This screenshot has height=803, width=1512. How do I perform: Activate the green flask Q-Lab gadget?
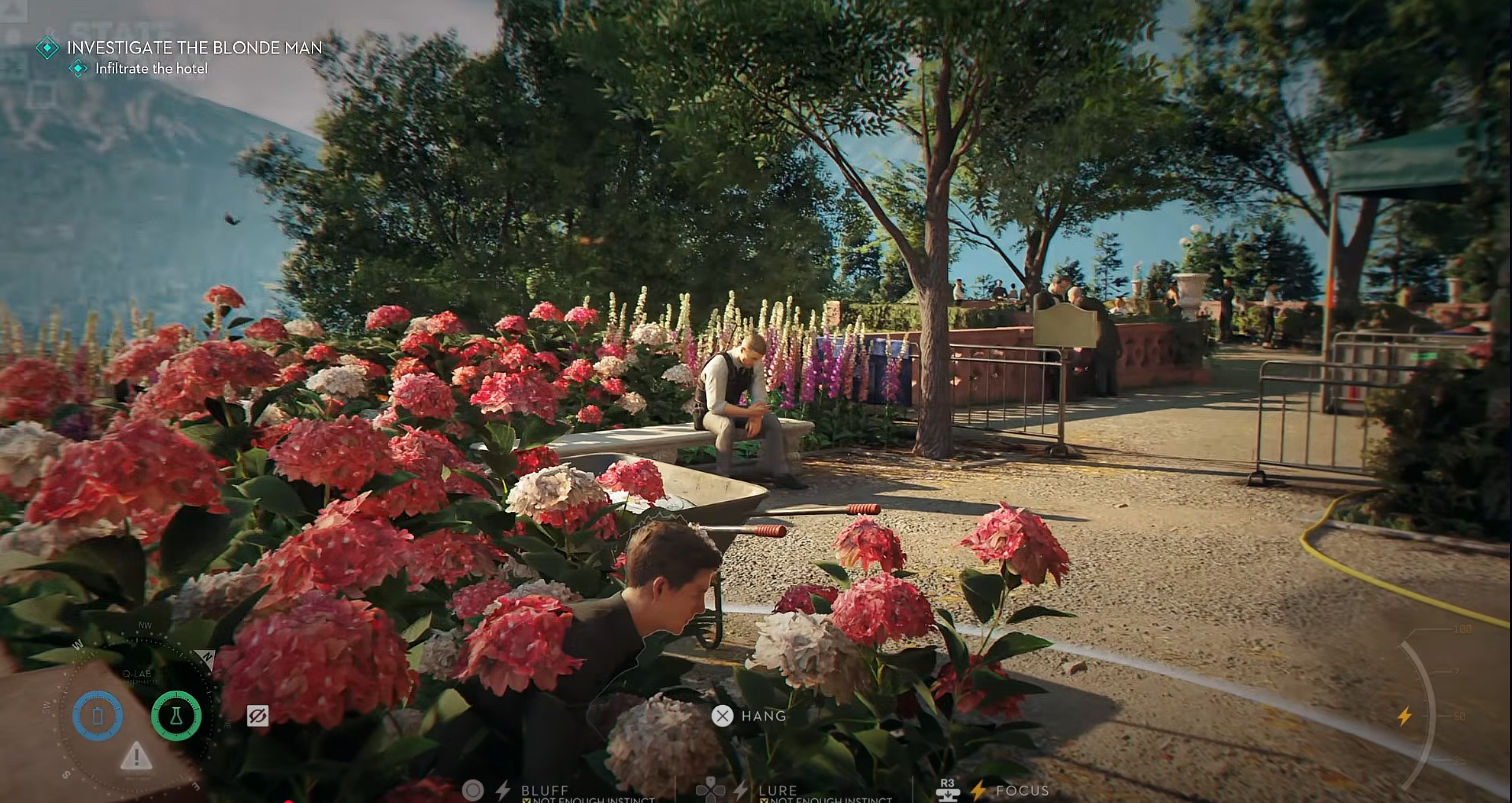tap(176, 716)
